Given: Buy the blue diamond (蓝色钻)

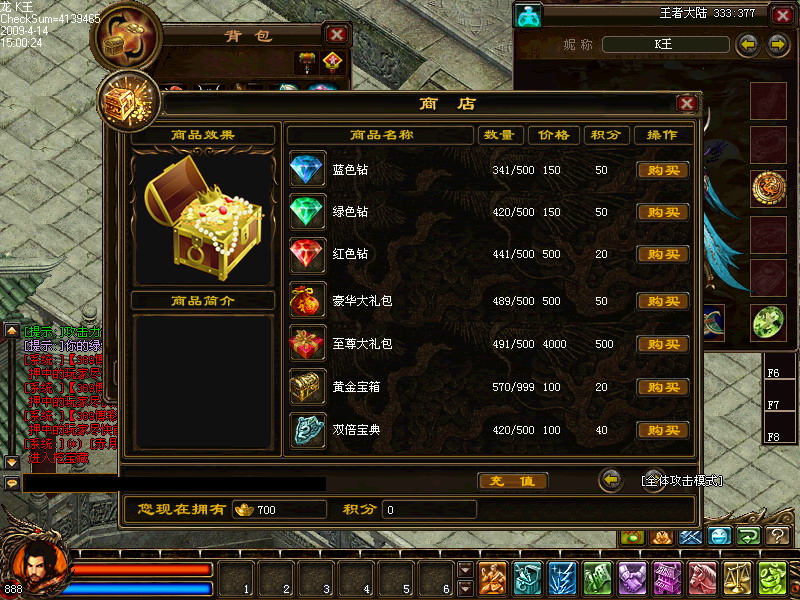Looking at the screenshot, I should coord(663,170).
